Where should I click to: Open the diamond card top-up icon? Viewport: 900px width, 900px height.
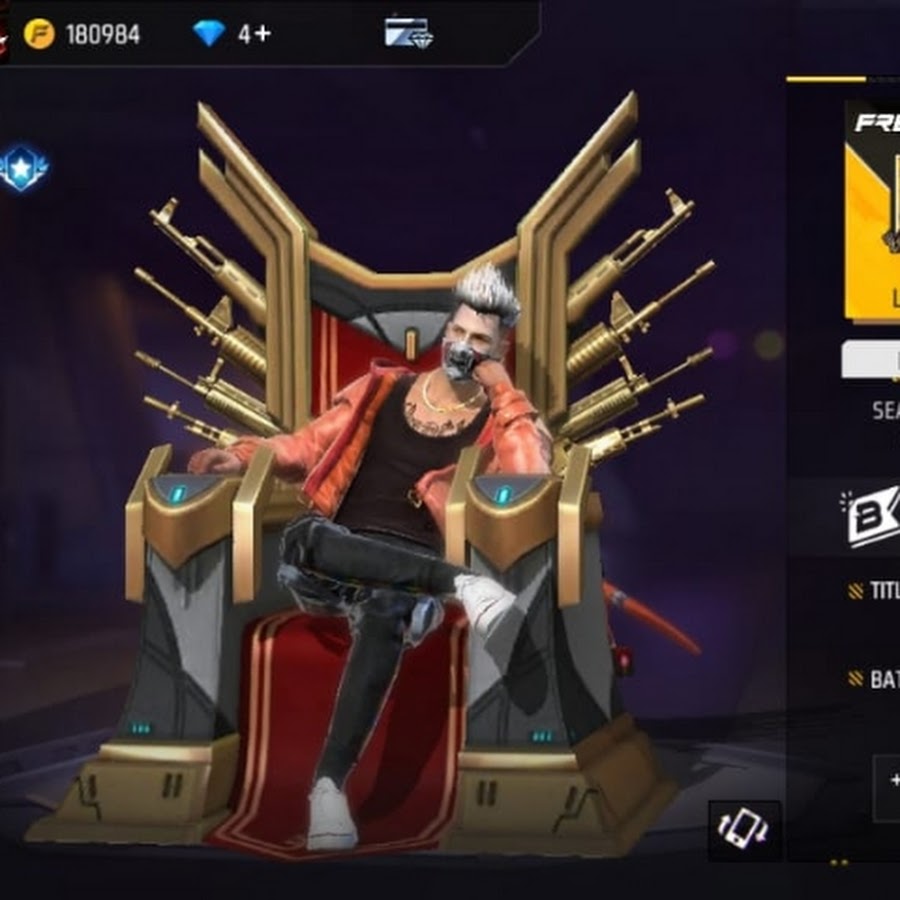pos(408,33)
